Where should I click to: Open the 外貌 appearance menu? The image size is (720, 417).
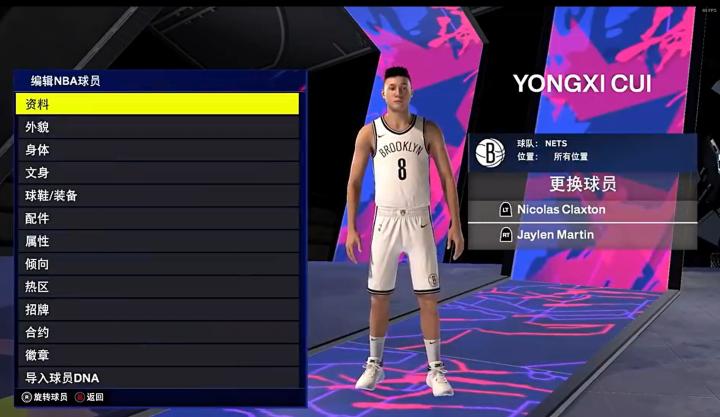[157, 127]
